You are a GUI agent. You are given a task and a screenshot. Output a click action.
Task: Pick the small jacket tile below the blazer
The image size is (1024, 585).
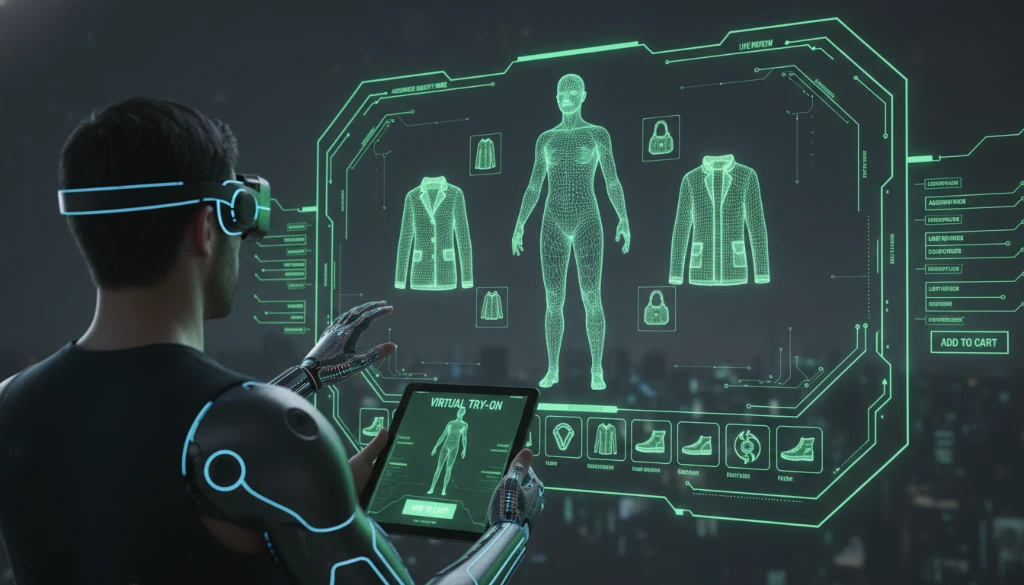(491, 306)
